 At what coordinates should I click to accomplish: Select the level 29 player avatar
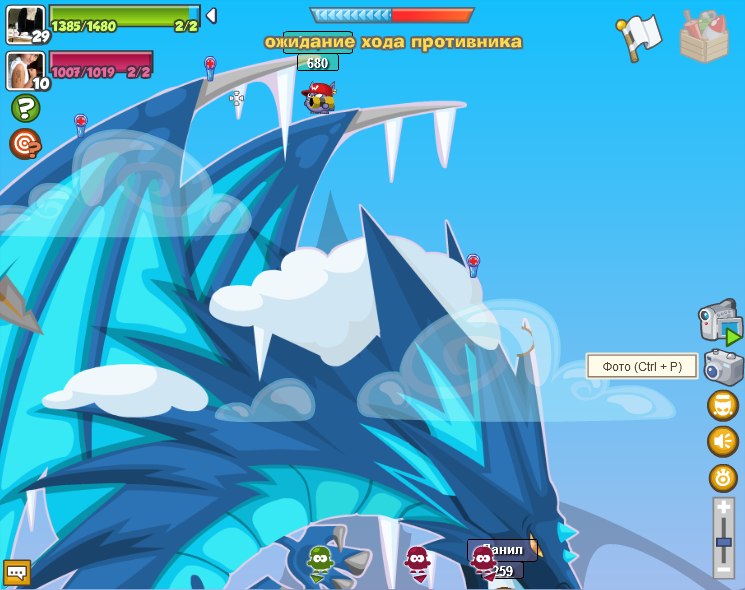point(25,23)
